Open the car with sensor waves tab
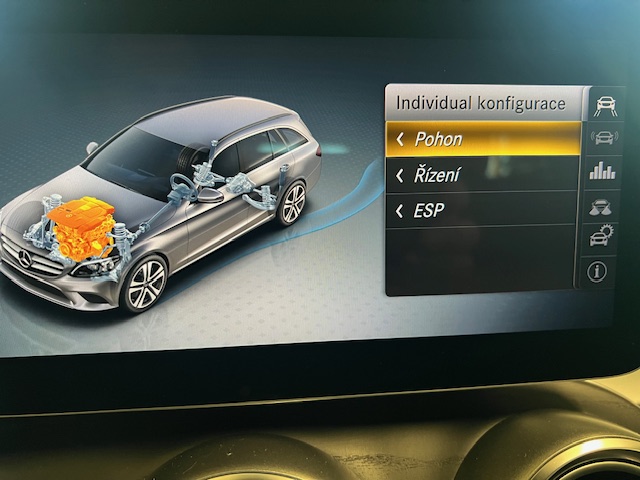This screenshot has width=640, height=480. click(603, 138)
